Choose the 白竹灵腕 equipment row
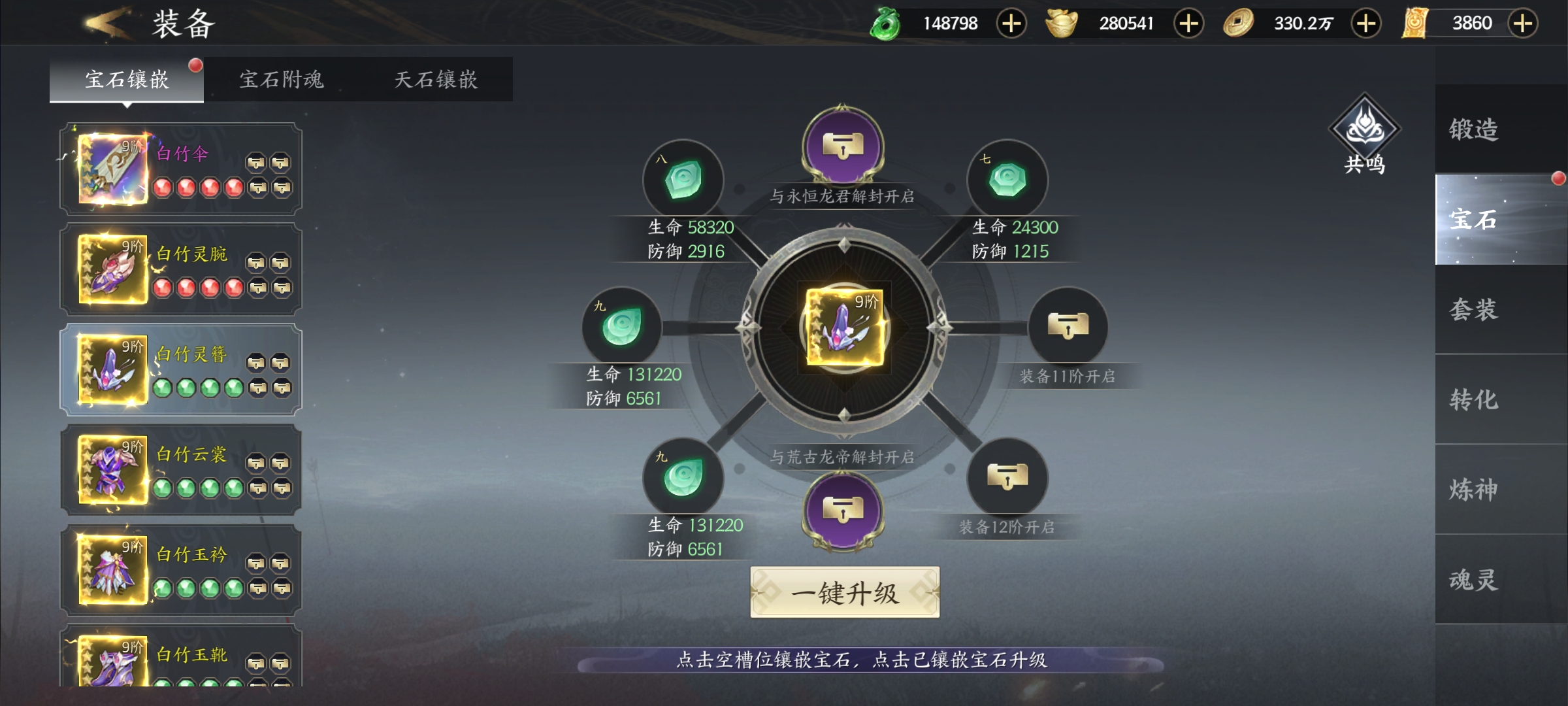The height and width of the screenshot is (706, 1568). point(181,269)
